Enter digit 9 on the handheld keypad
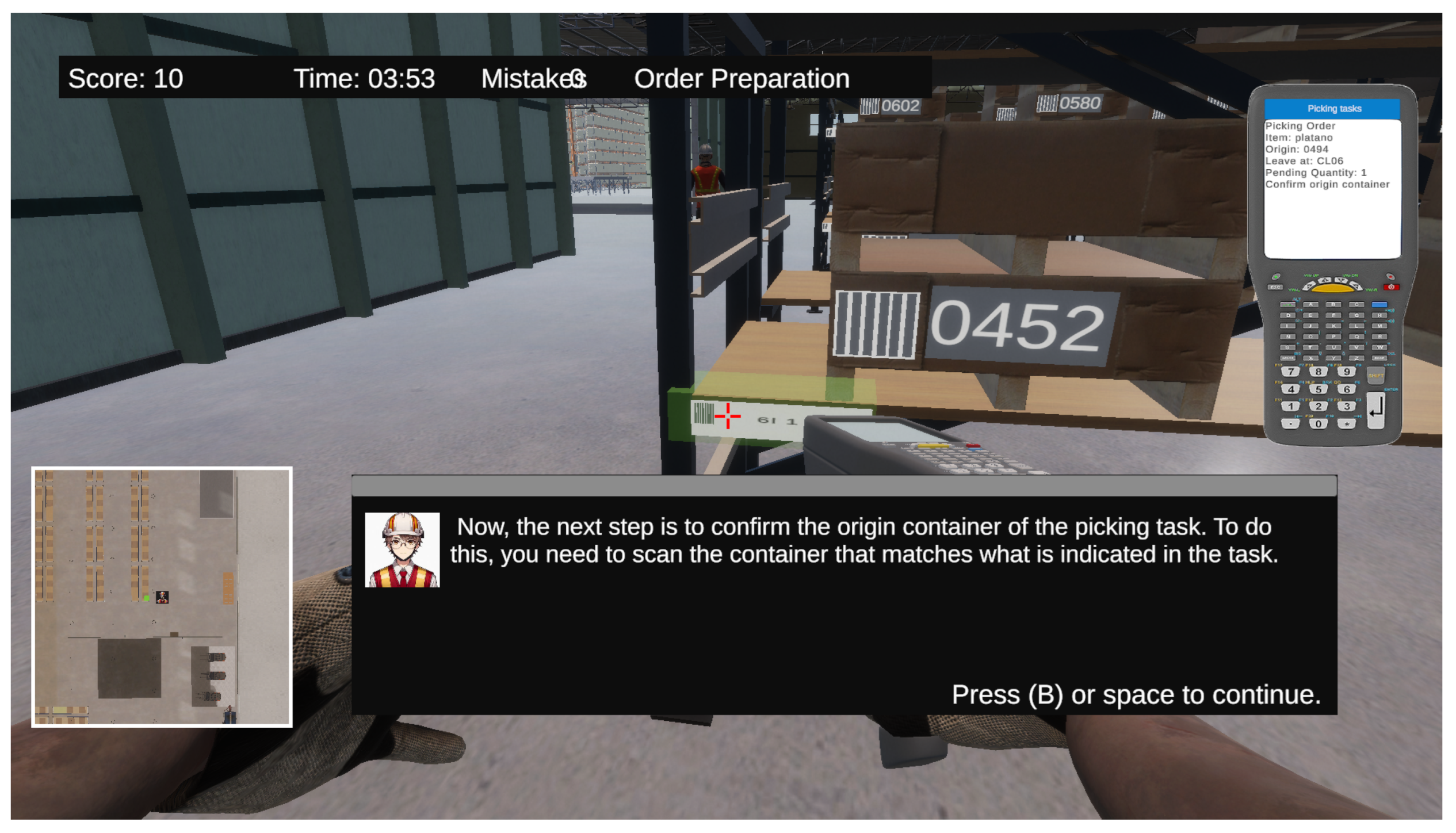 pyautogui.click(x=1346, y=372)
